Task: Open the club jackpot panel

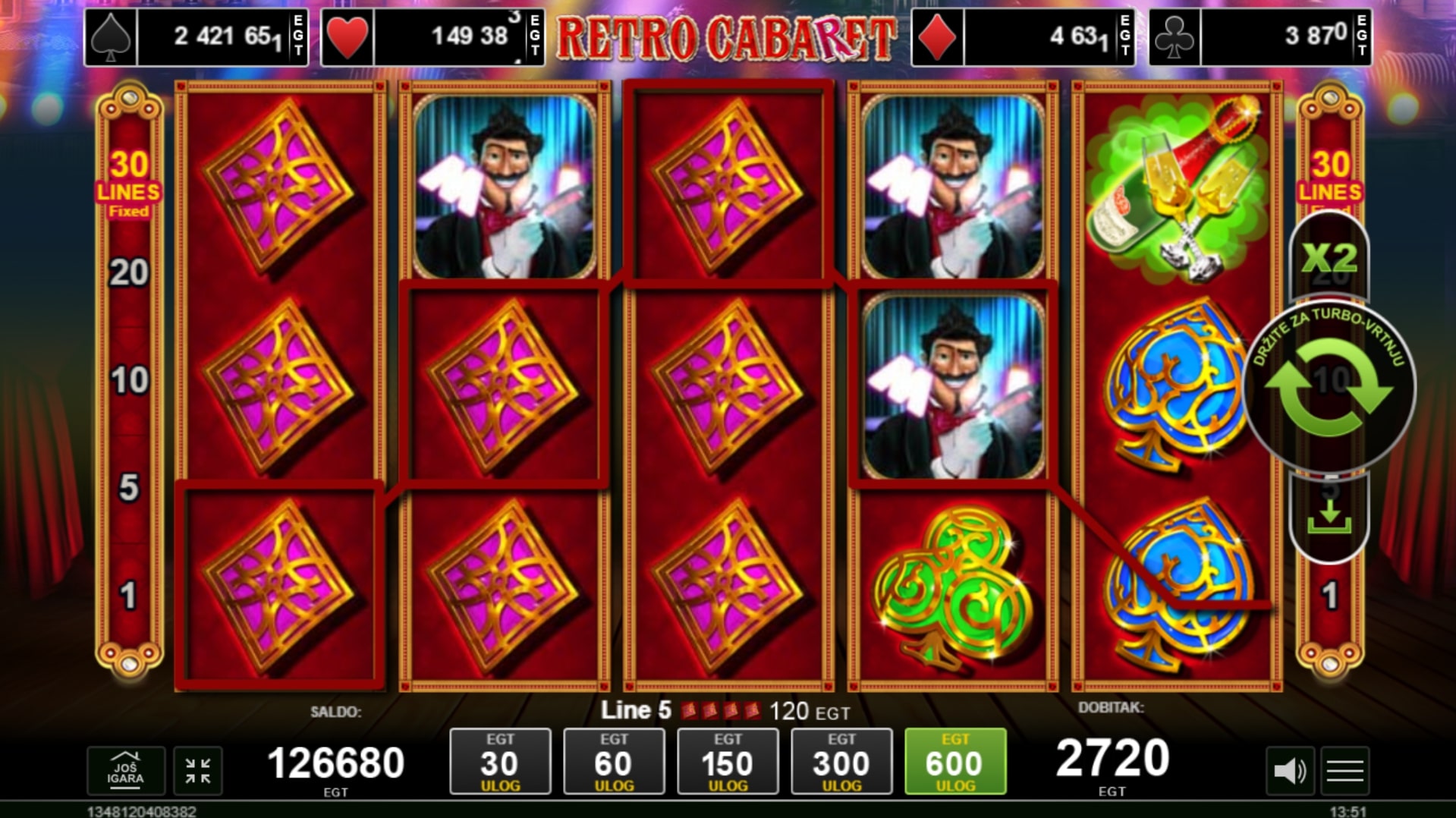Action: pyautogui.click(x=1259, y=37)
